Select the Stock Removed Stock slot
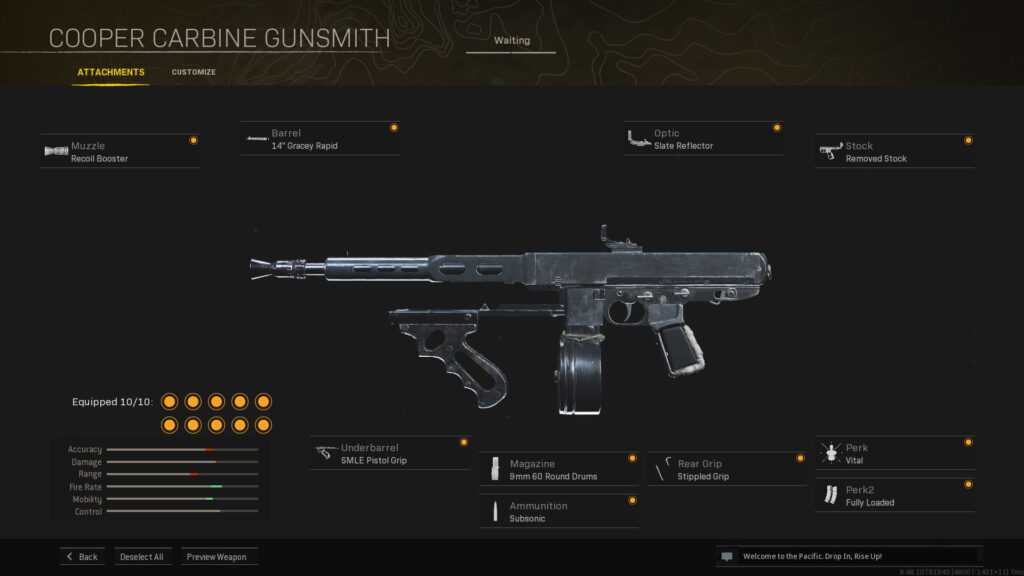The width and height of the screenshot is (1024, 576). click(895, 152)
